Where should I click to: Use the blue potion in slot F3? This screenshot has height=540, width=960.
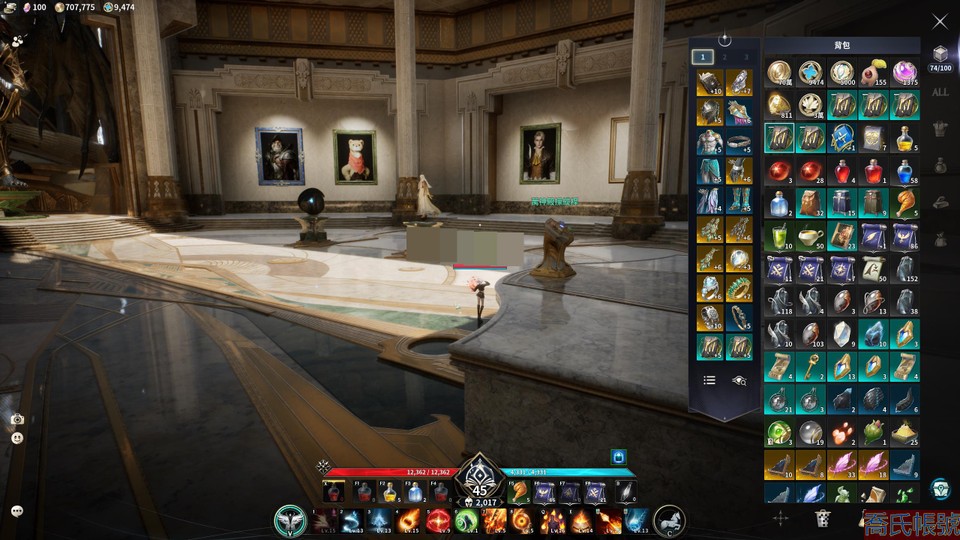(414, 492)
